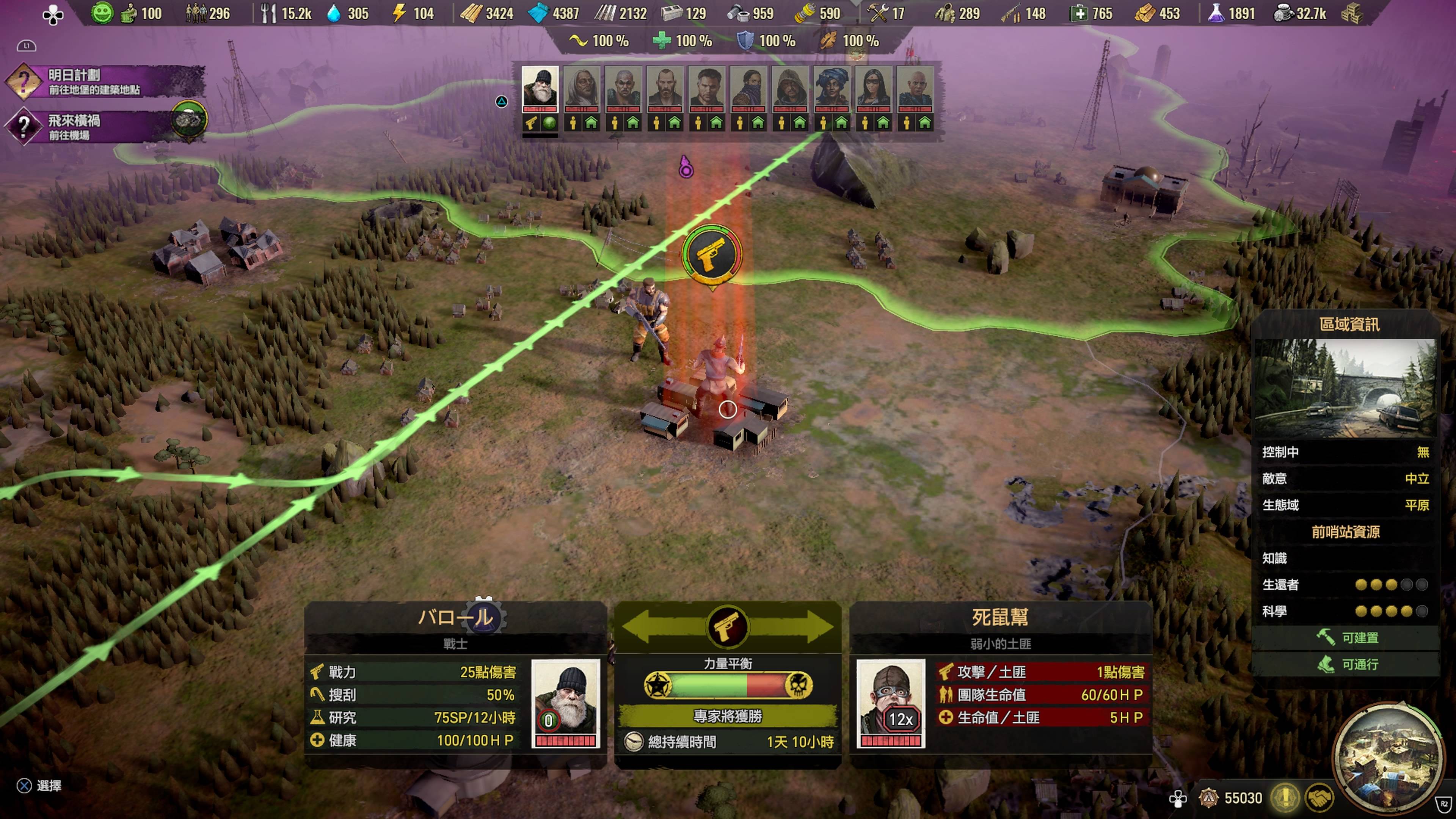
Task: Click the bandit portrait in the 死鼠幫 panel
Action: tap(890, 703)
